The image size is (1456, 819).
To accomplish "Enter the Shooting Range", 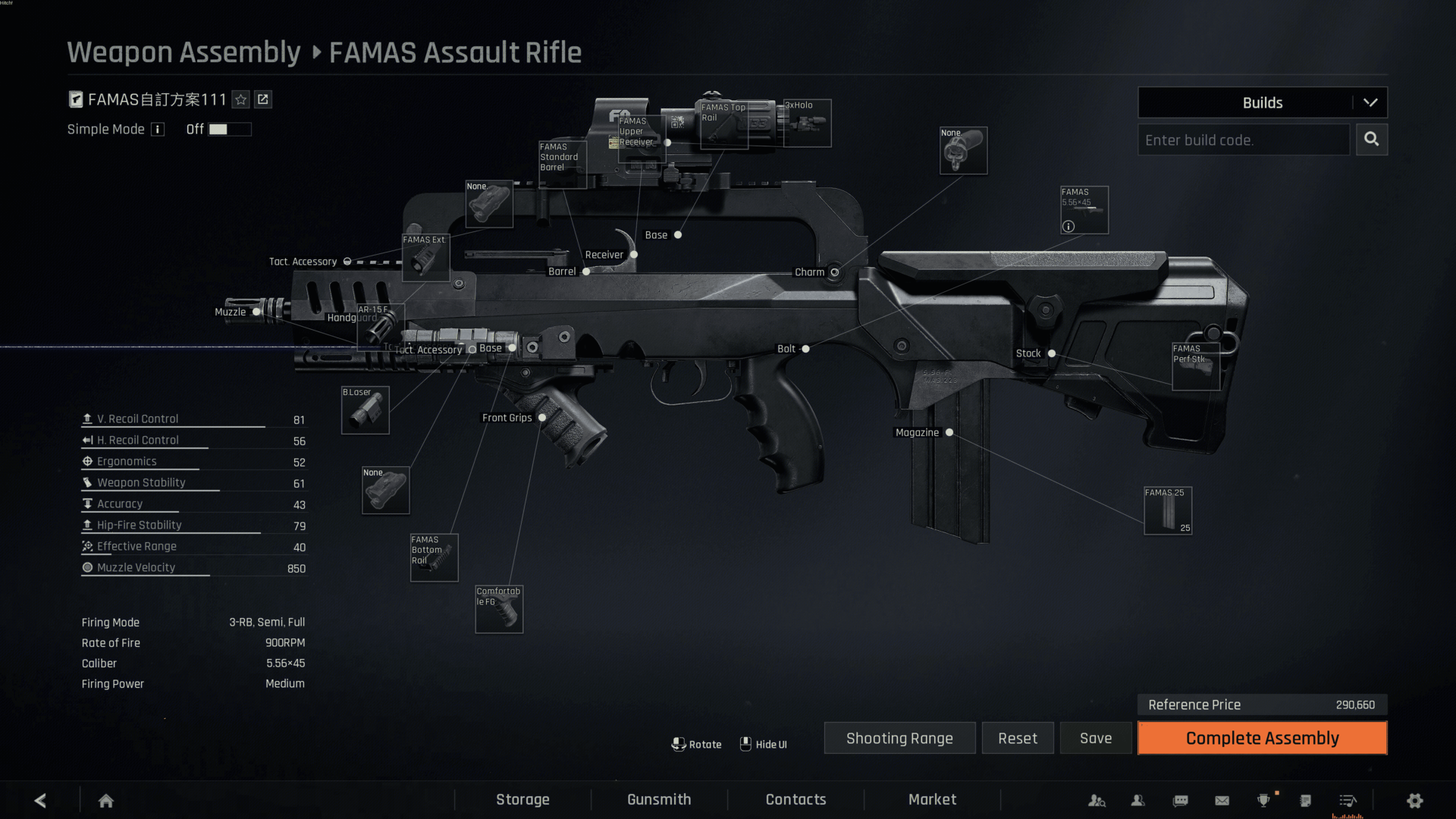I will coord(899,738).
